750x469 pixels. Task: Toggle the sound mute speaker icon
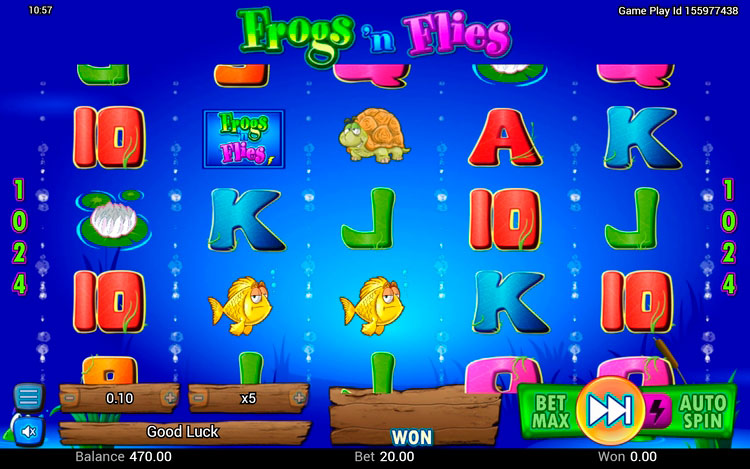tap(29, 431)
